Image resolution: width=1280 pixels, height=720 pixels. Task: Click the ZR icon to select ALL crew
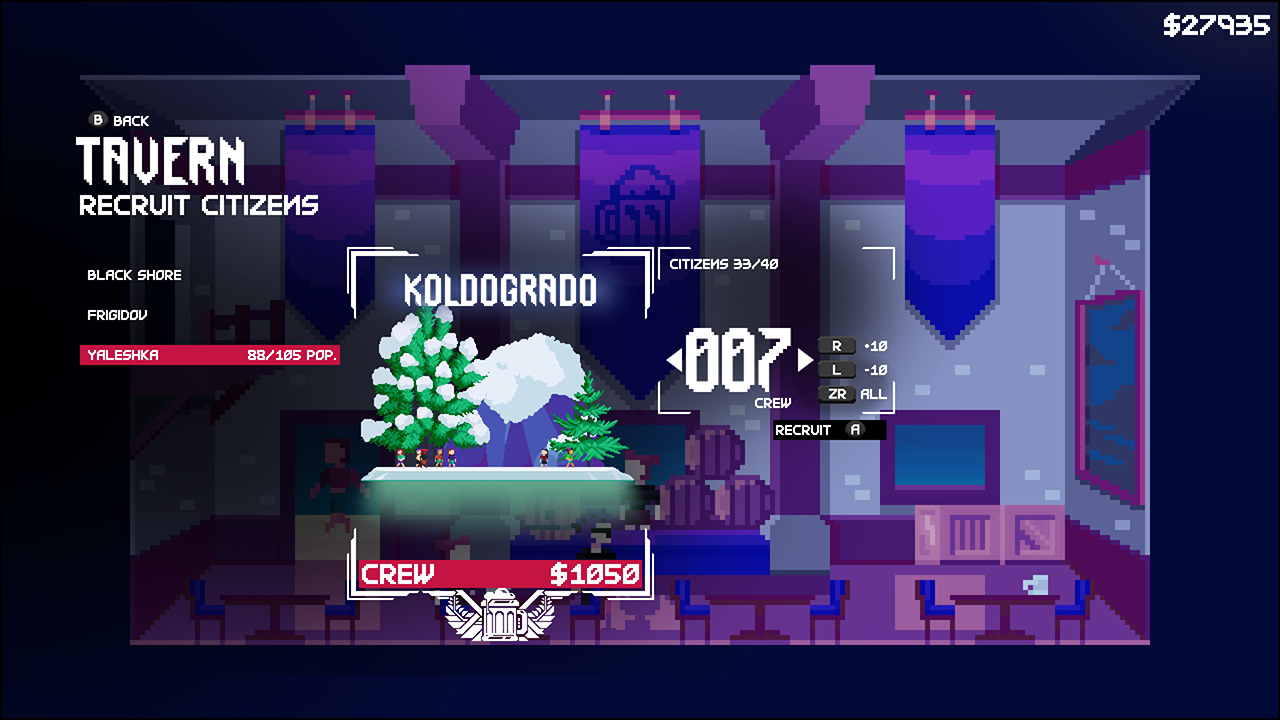(x=837, y=394)
